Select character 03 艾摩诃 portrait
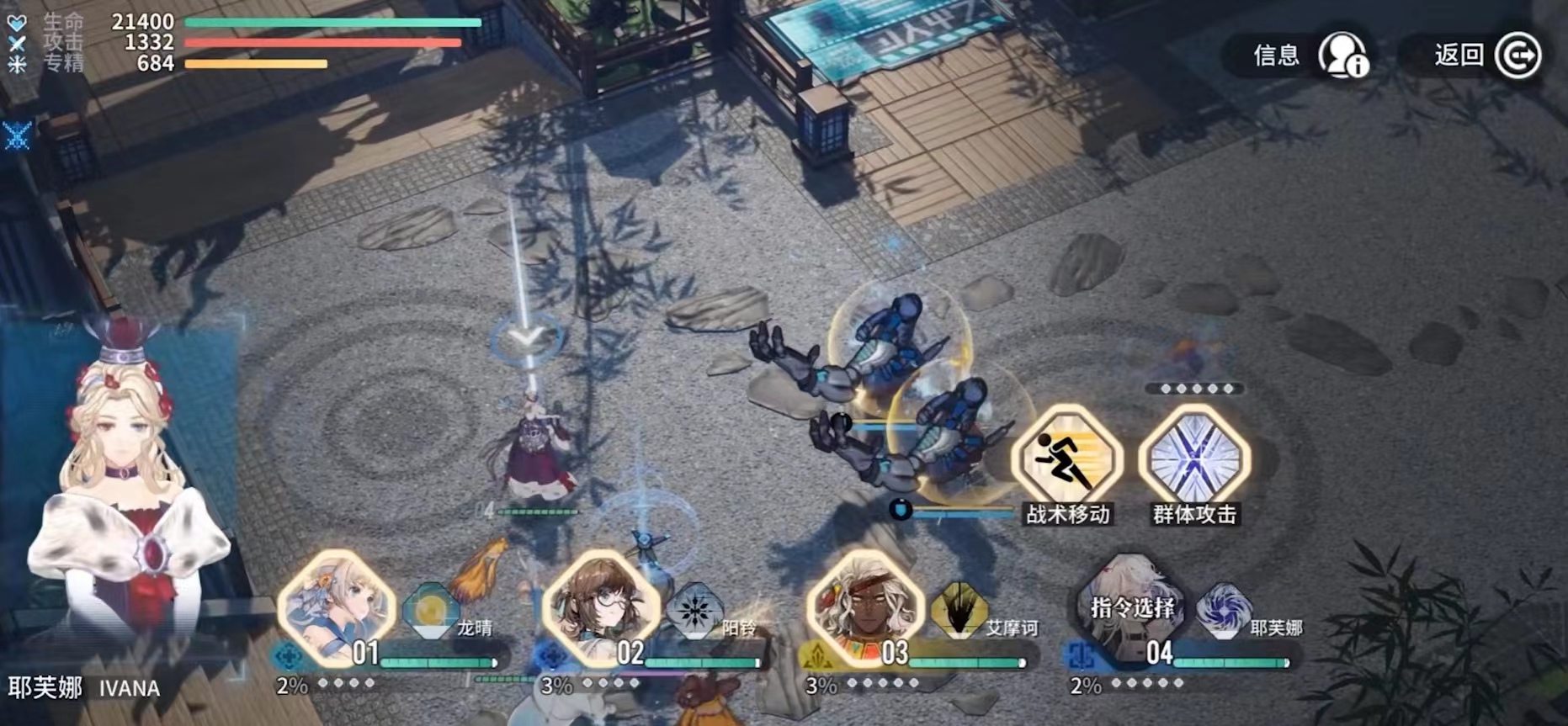This screenshot has width=1568, height=726. (x=864, y=607)
